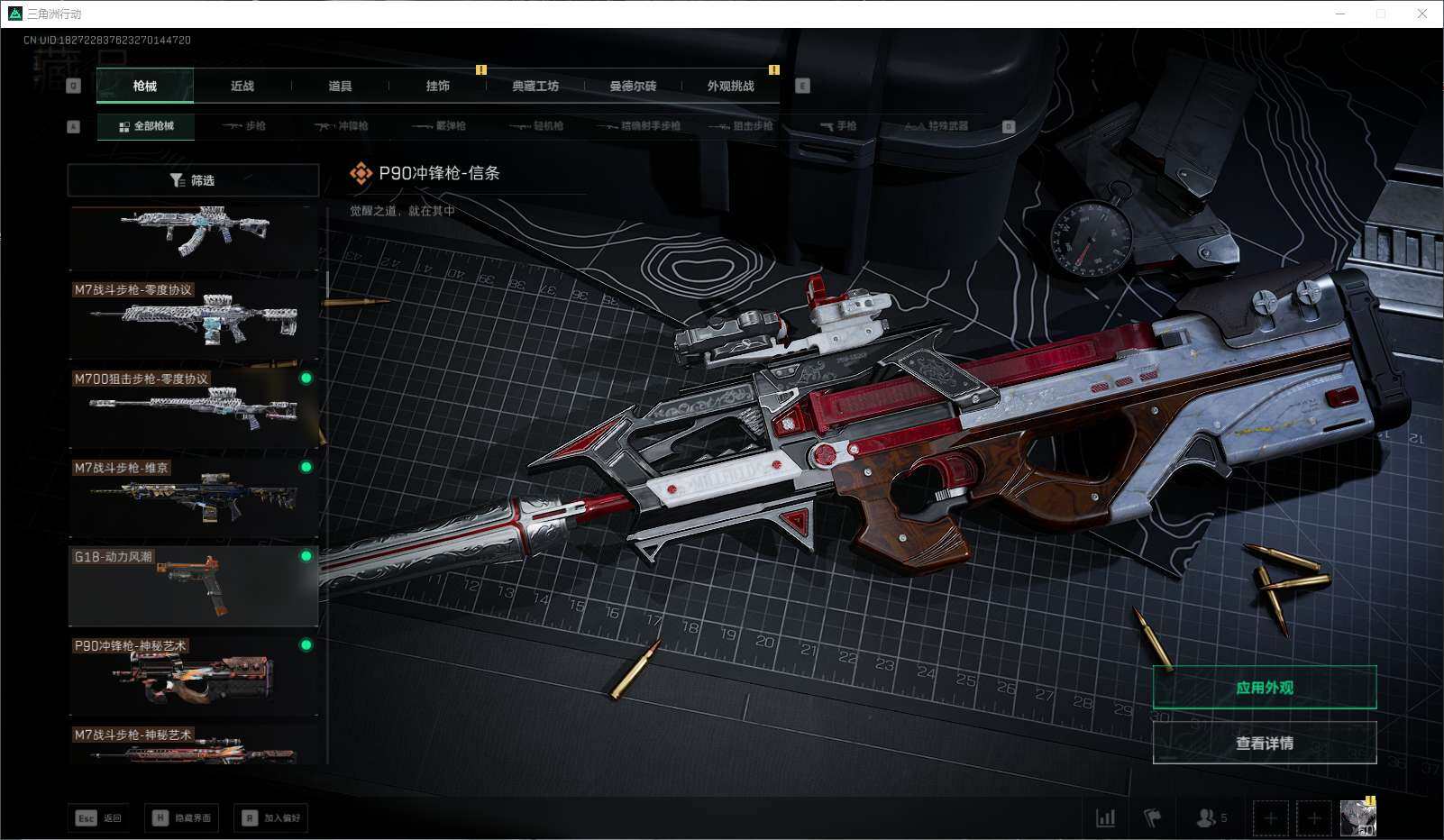Filter weapons by 手枪 pistol category
The height and width of the screenshot is (840, 1444).
click(x=838, y=126)
